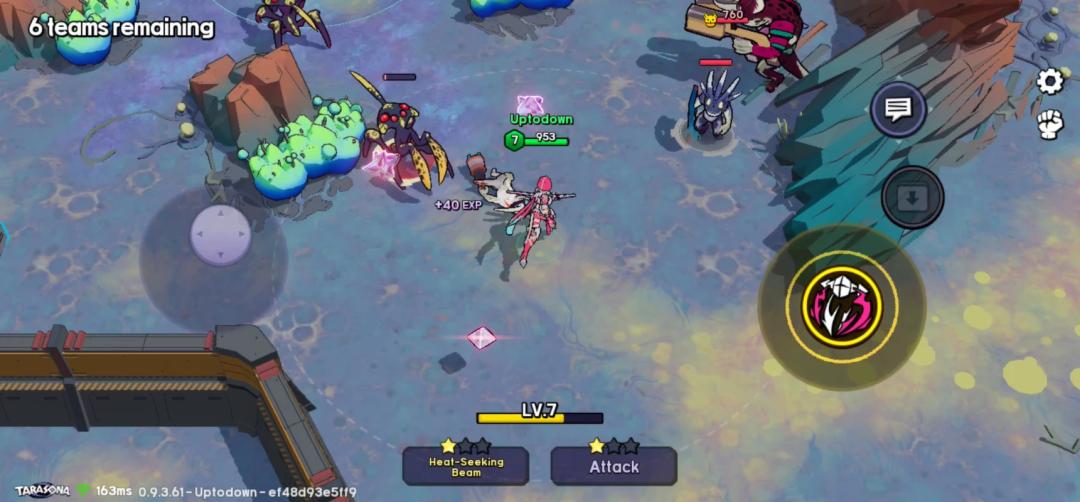Choose the Attack upgrade card

[613, 466]
